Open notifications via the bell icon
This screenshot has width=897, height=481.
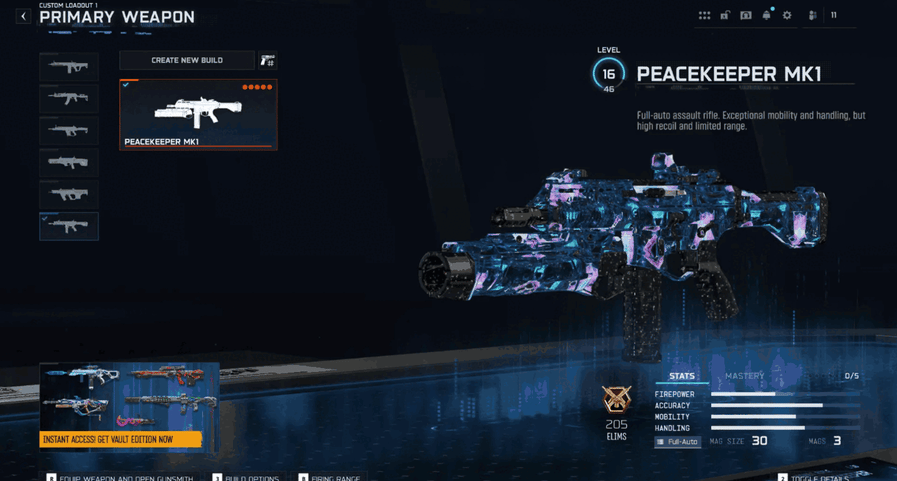(x=766, y=16)
